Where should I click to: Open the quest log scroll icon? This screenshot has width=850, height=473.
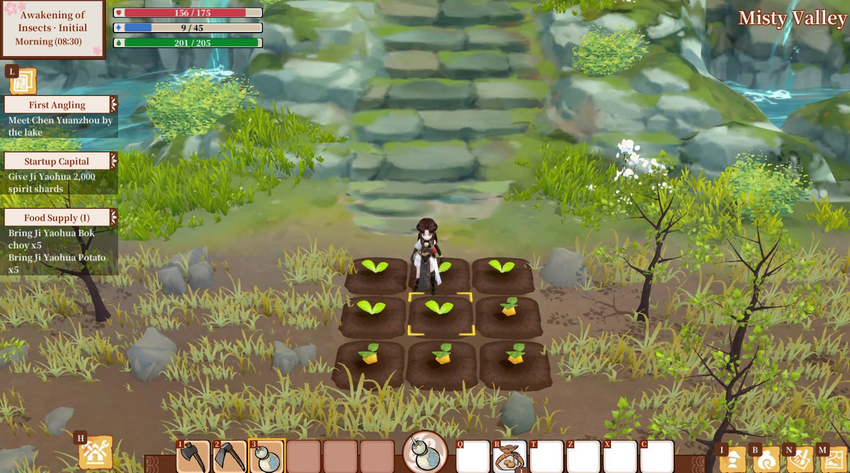tap(23, 81)
